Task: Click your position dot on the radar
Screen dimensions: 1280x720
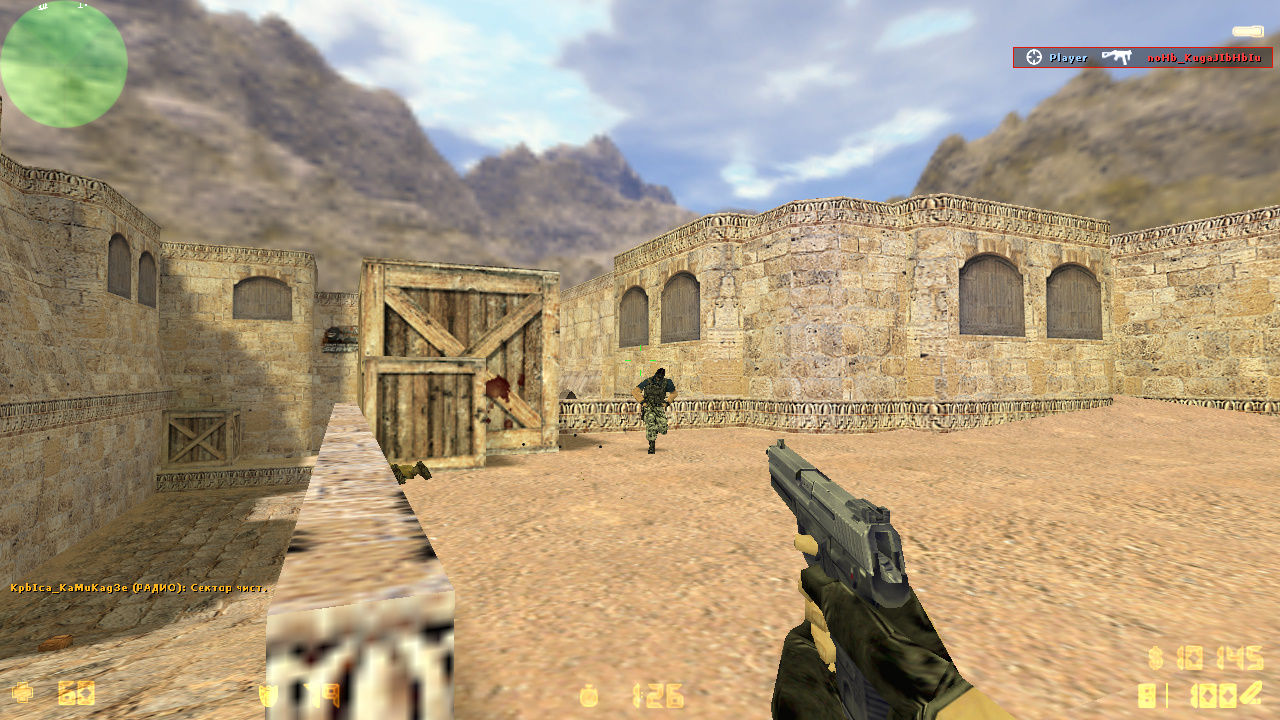Action: (64, 63)
